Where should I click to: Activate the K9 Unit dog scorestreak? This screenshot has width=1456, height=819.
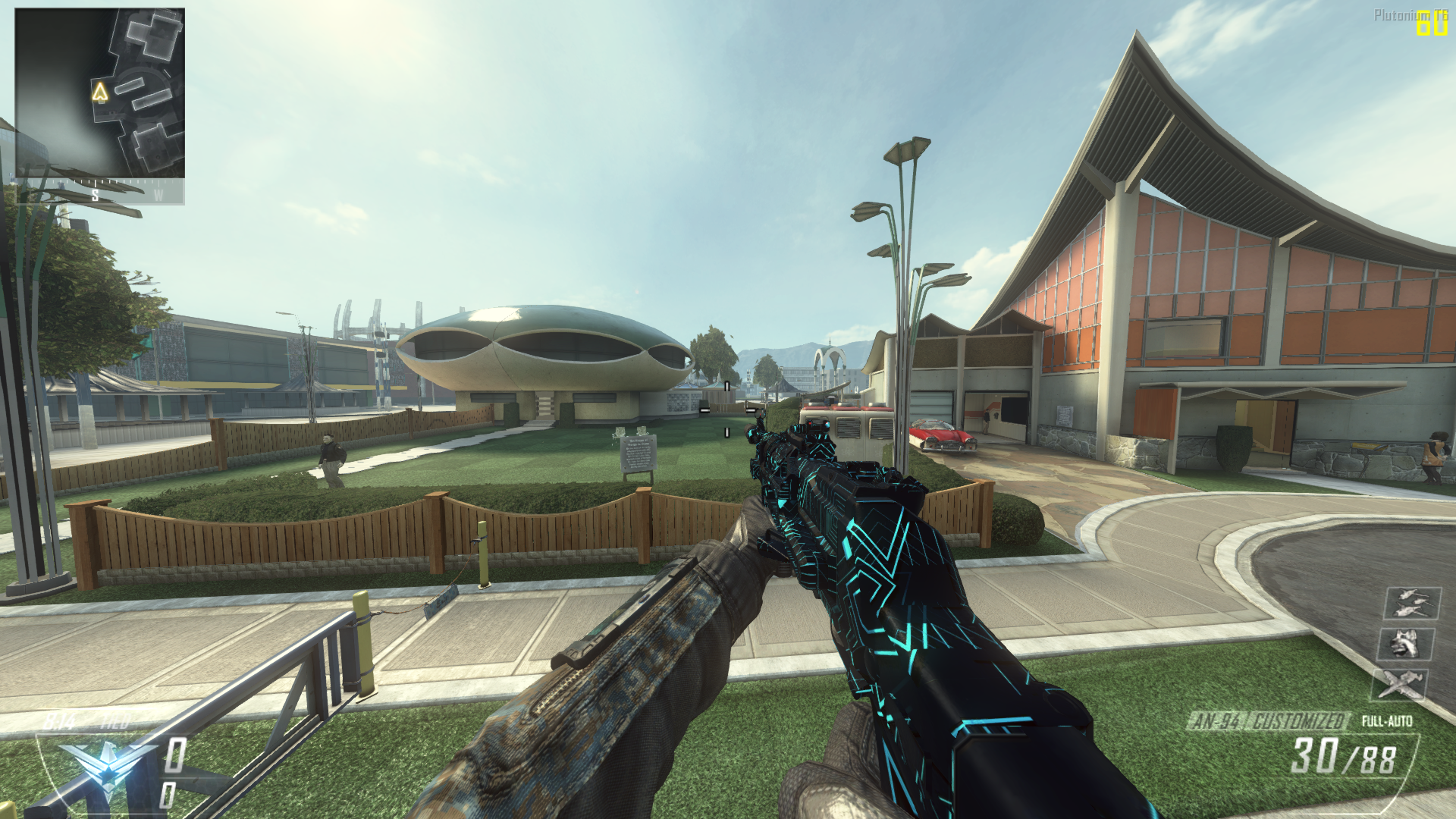1405,645
